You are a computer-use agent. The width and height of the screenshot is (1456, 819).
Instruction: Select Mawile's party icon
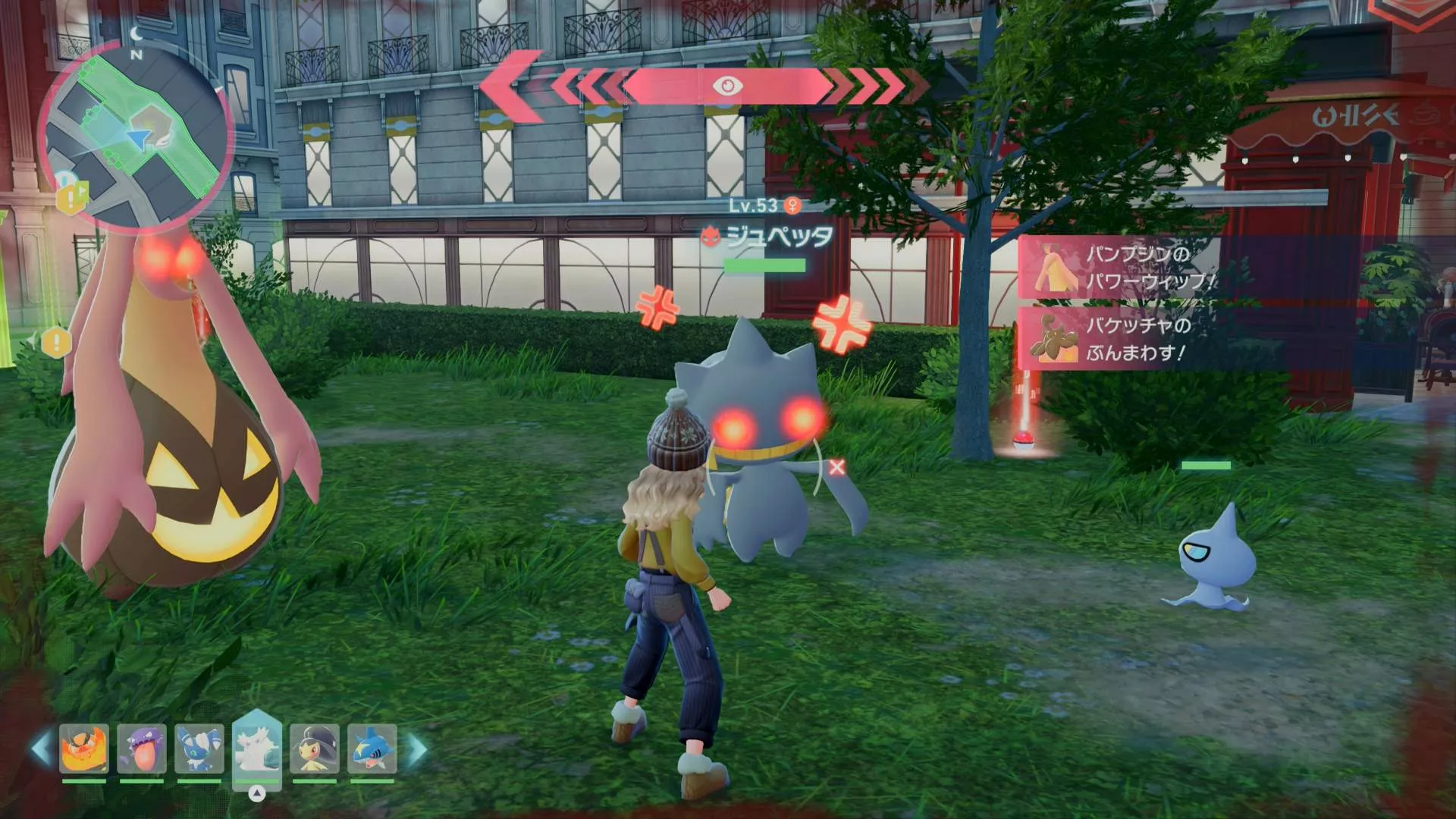[315, 748]
